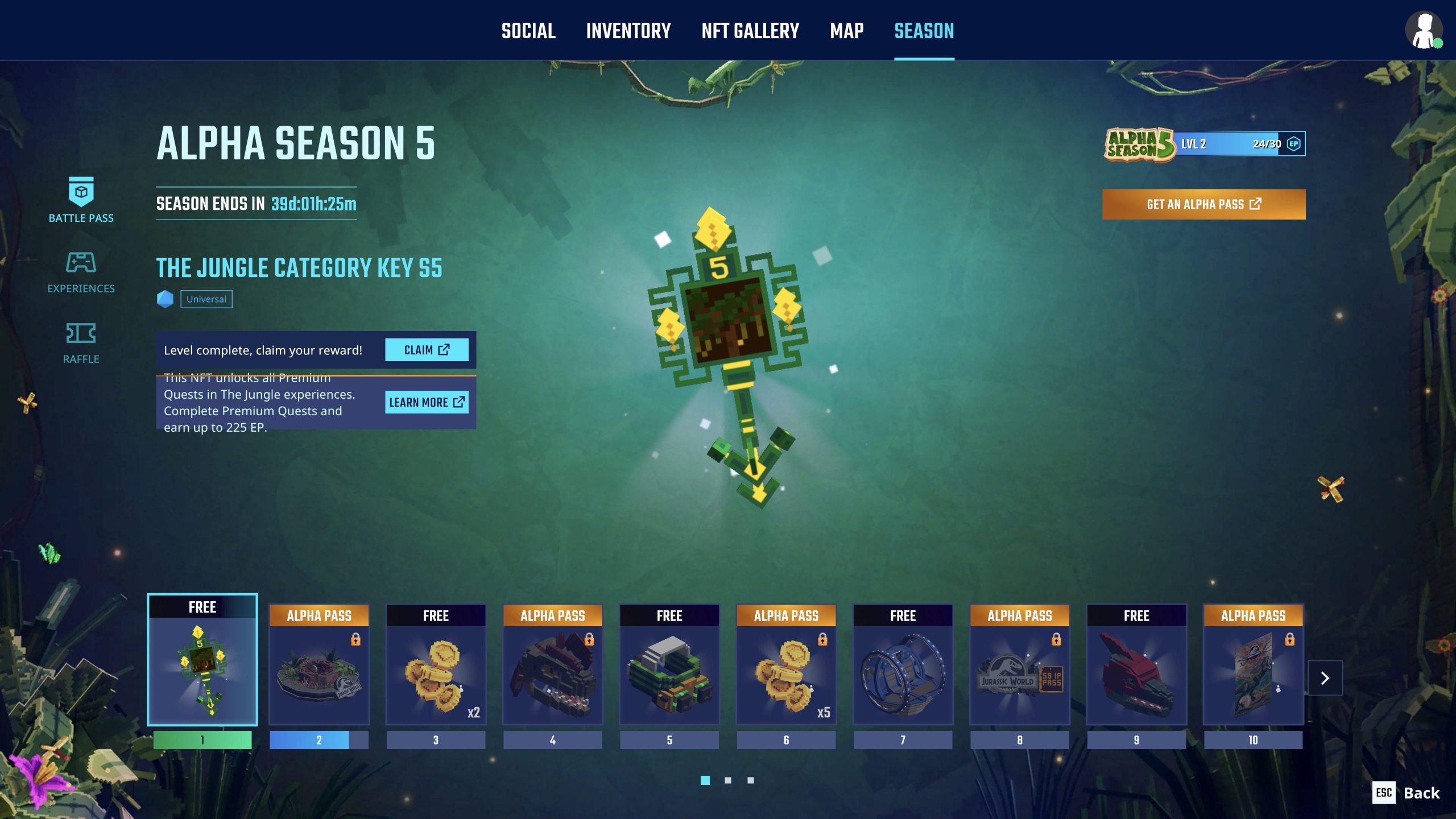The height and width of the screenshot is (819, 1456).
Task: Show the Battle Pass section
Action: pos(81,200)
